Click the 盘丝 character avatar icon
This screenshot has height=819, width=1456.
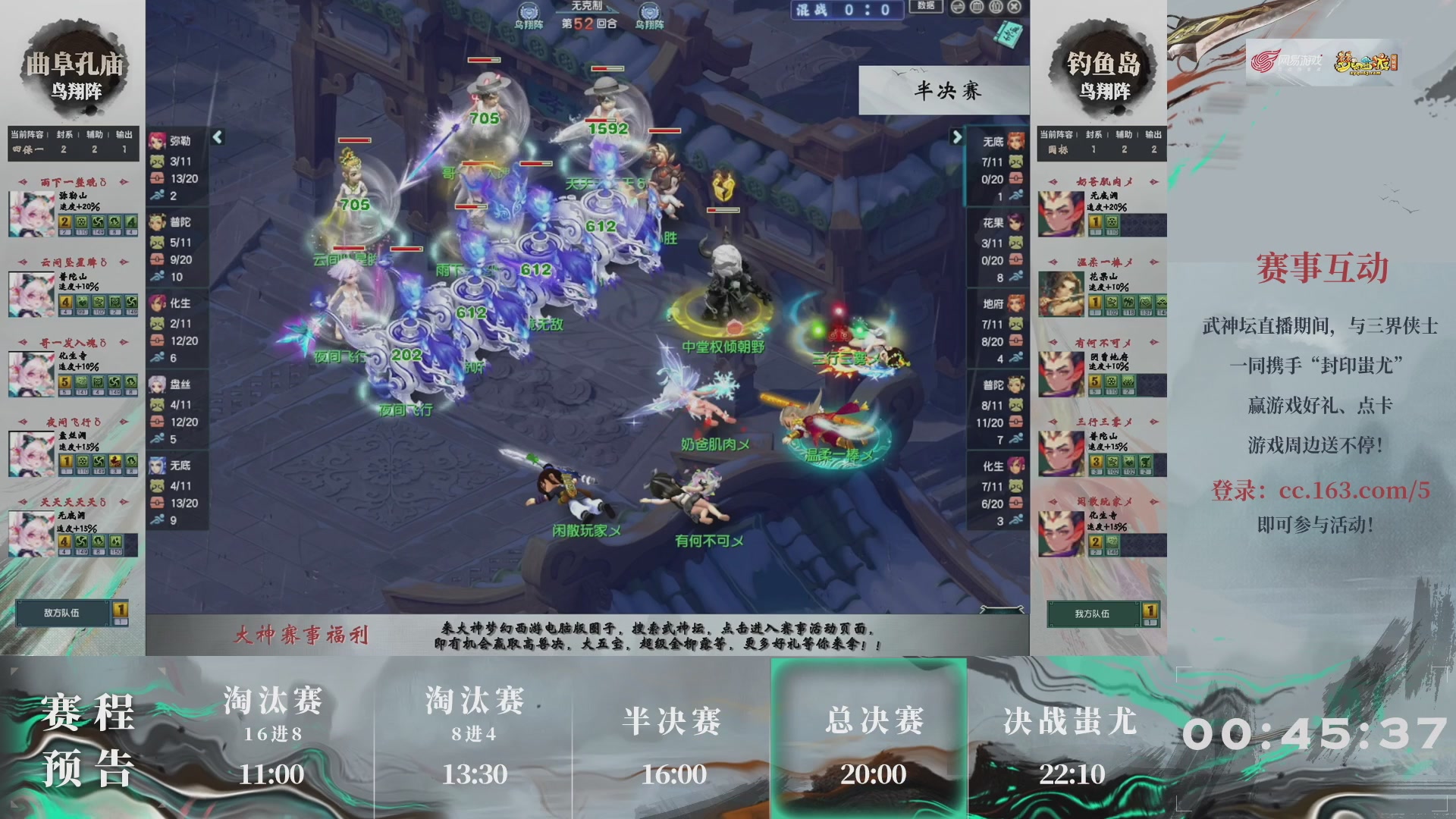[157, 382]
